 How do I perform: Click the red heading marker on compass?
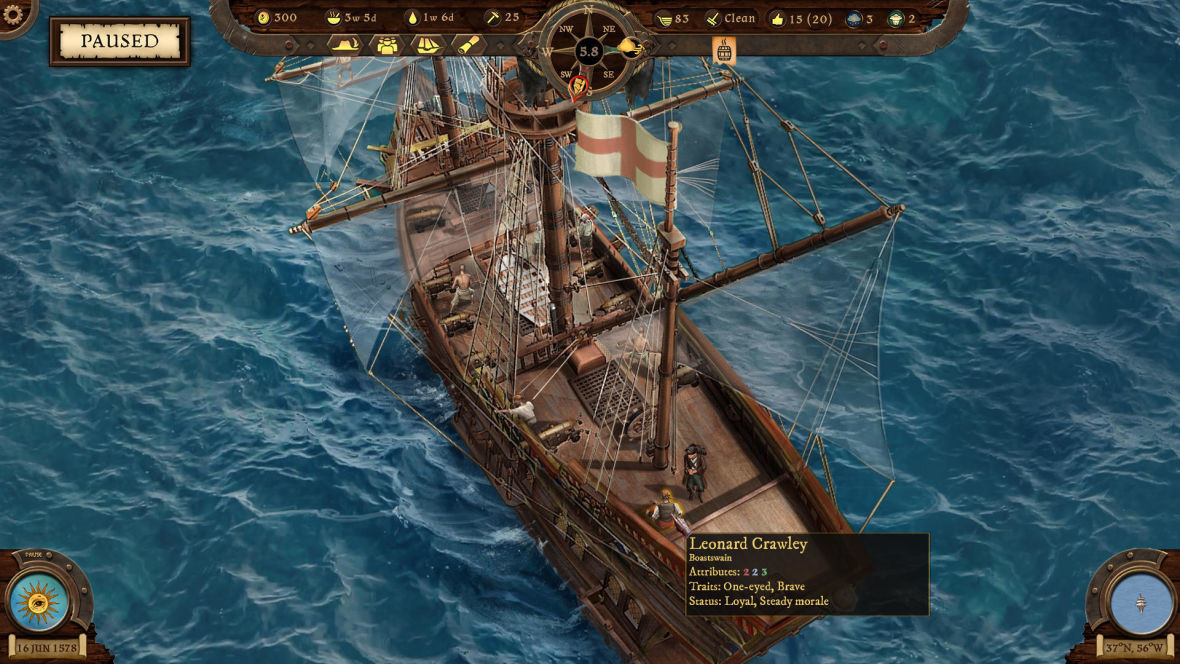tap(578, 87)
